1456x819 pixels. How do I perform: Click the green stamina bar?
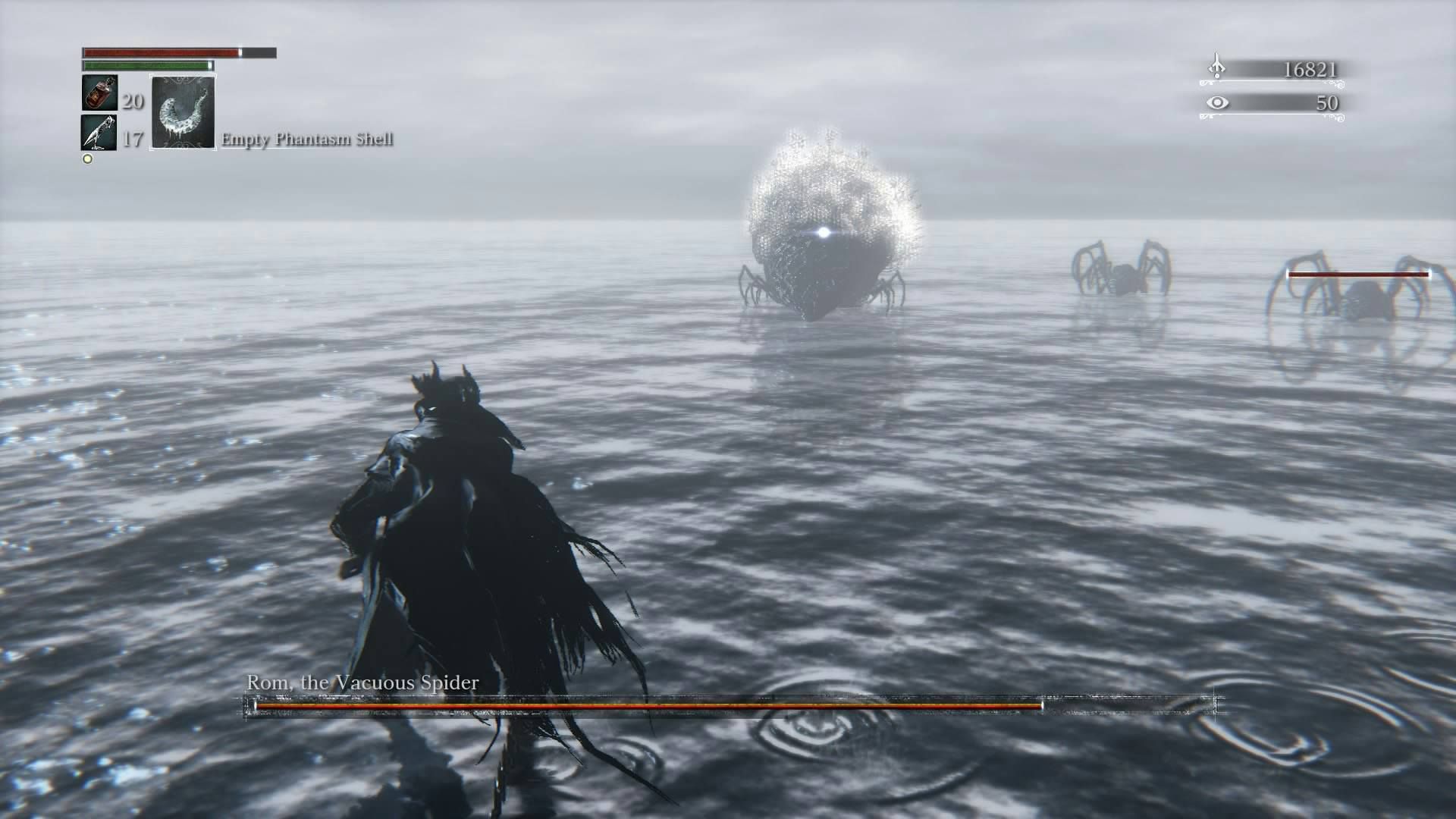coord(144,67)
